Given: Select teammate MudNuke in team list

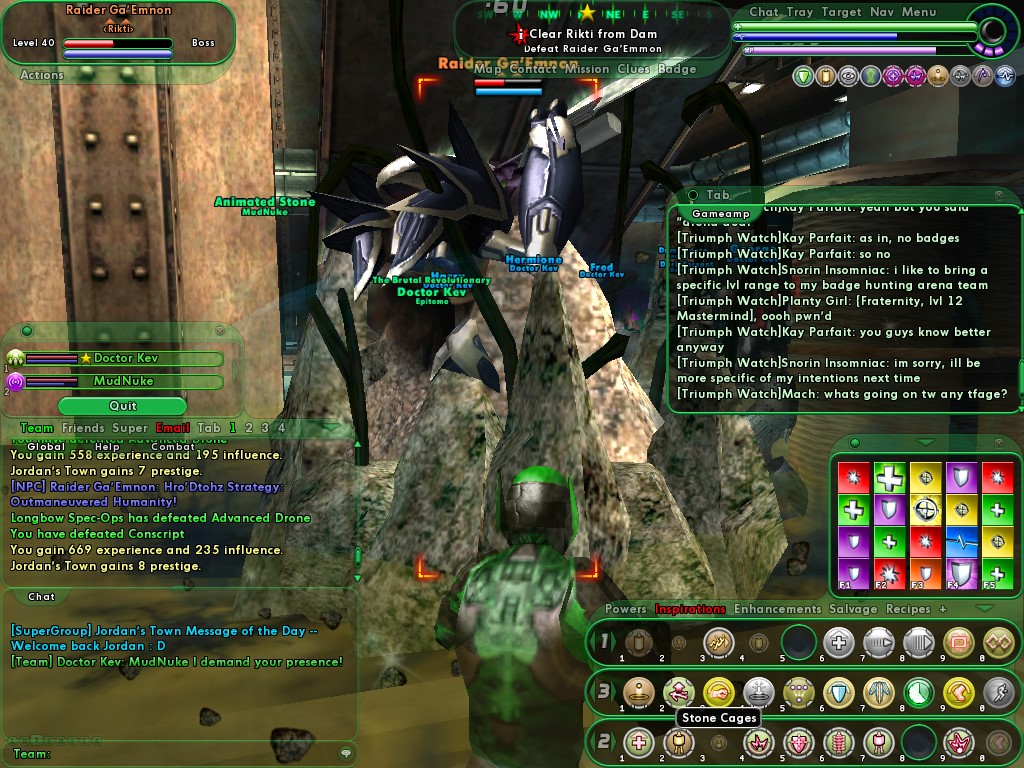Looking at the screenshot, I should click(x=124, y=381).
